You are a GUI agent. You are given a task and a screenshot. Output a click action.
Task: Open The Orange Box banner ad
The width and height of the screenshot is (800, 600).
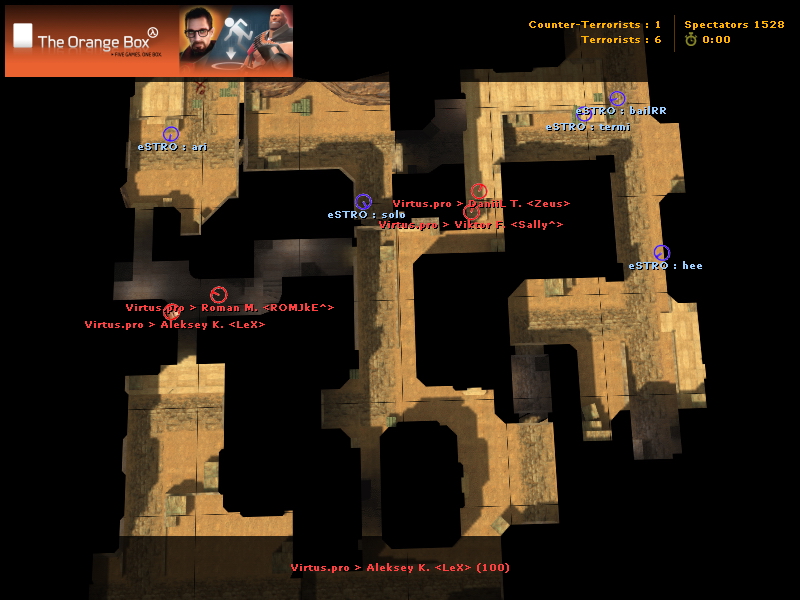tap(149, 41)
